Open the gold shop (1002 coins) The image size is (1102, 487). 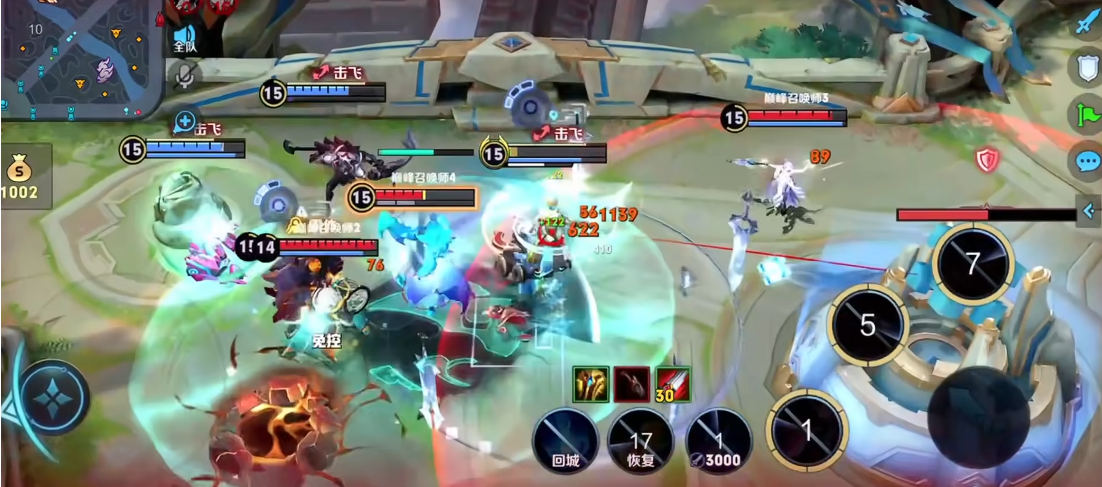click(x=22, y=175)
